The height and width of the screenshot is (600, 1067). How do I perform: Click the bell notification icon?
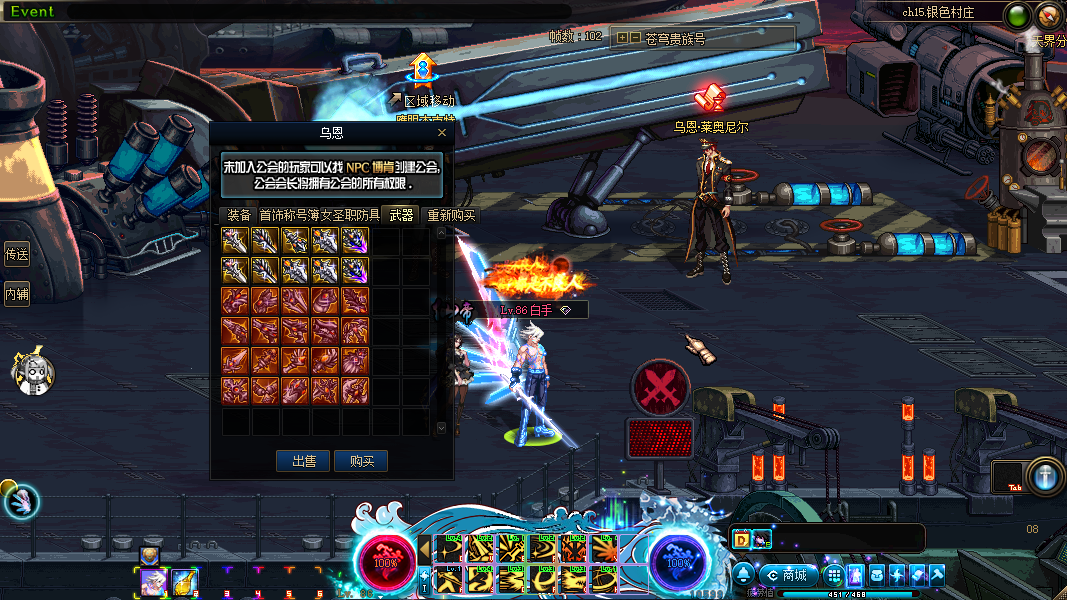pos(745,575)
